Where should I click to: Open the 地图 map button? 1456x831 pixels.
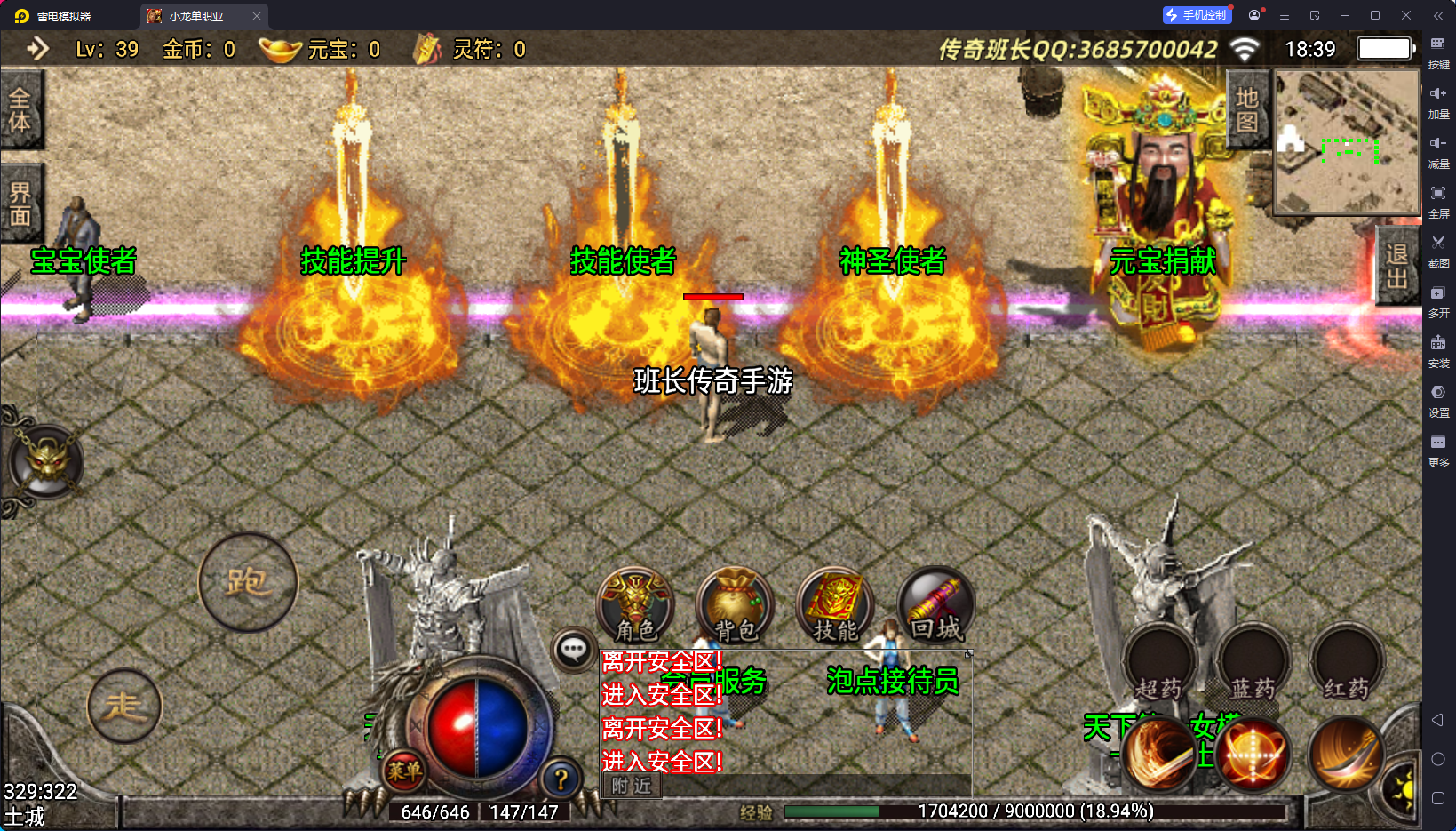coord(1247,109)
